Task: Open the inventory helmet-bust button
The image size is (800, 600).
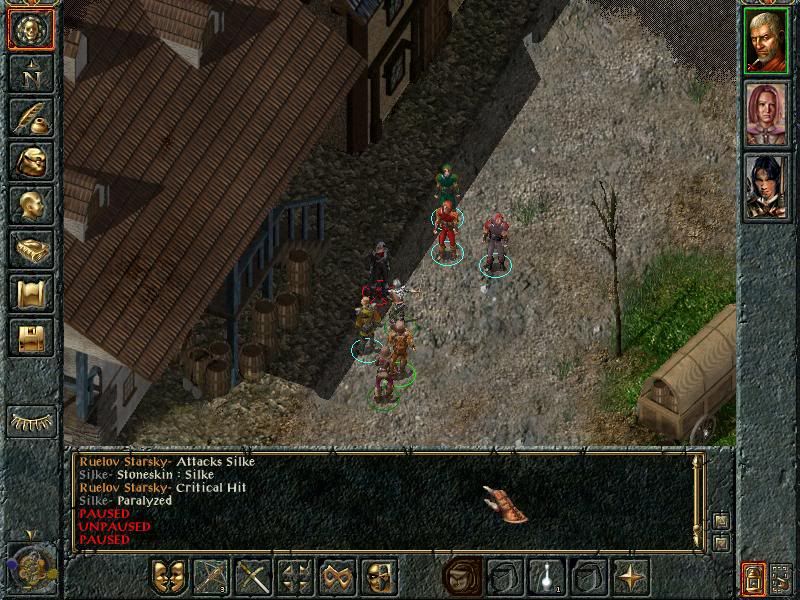Action: (30, 161)
